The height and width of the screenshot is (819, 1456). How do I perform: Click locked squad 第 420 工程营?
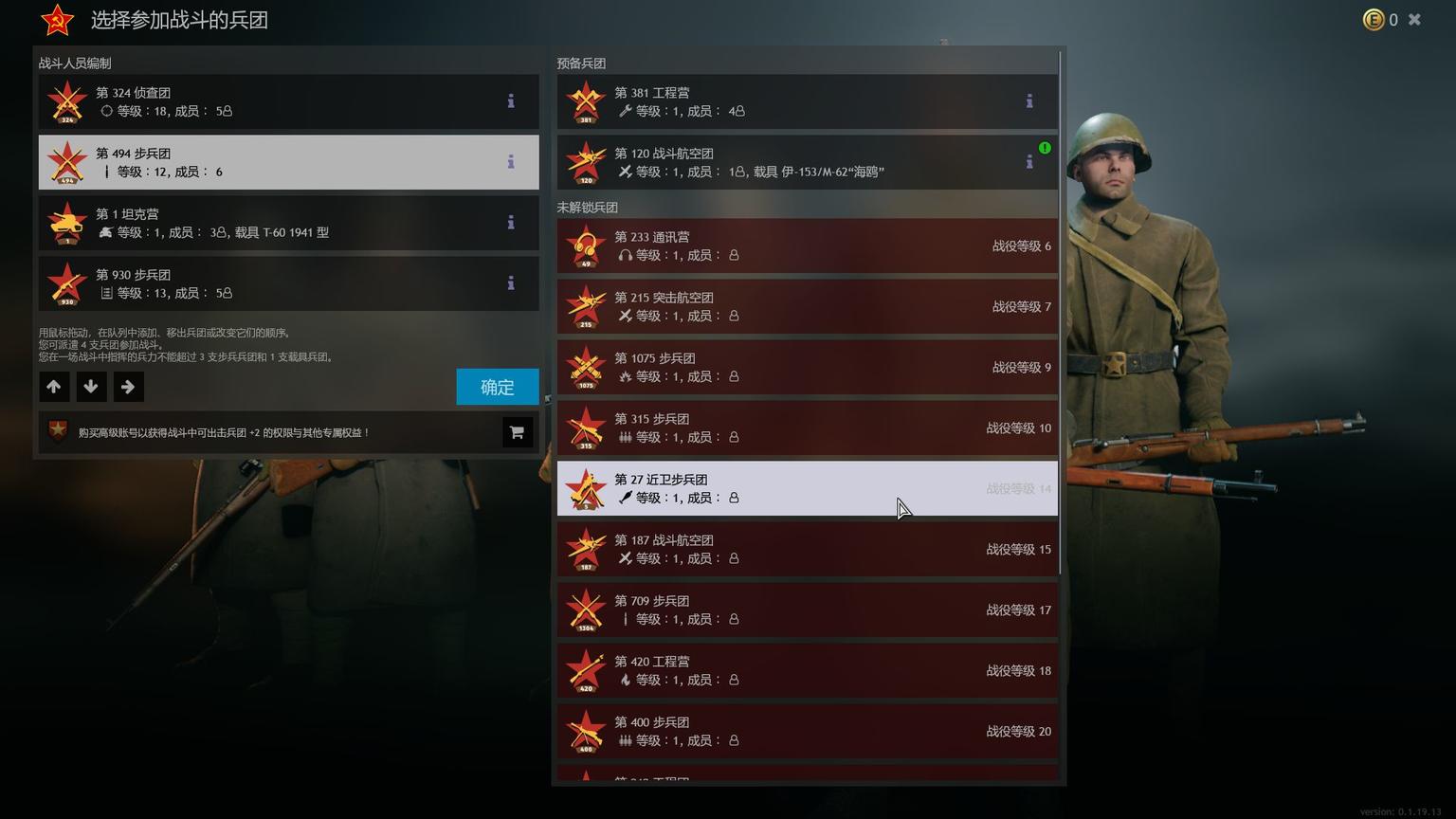pyautogui.click(x=806, y=670)
